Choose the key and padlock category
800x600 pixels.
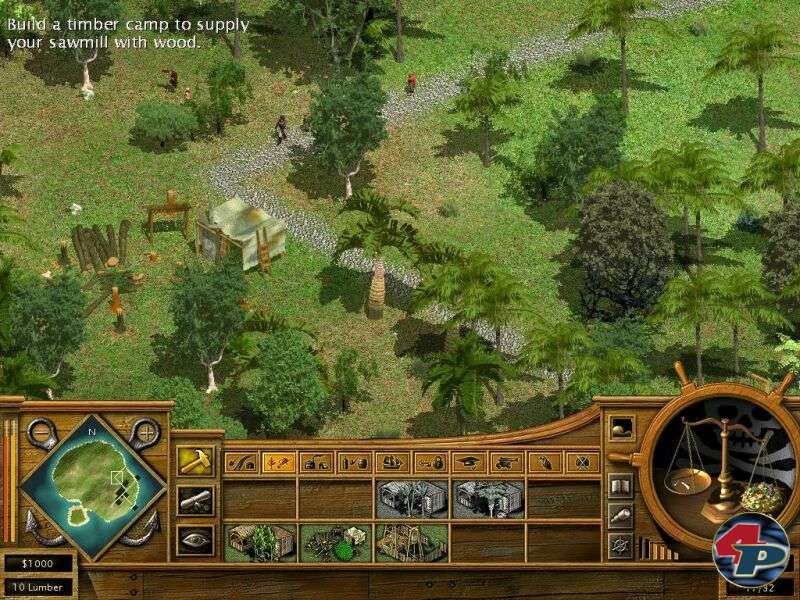coord(430,462)
